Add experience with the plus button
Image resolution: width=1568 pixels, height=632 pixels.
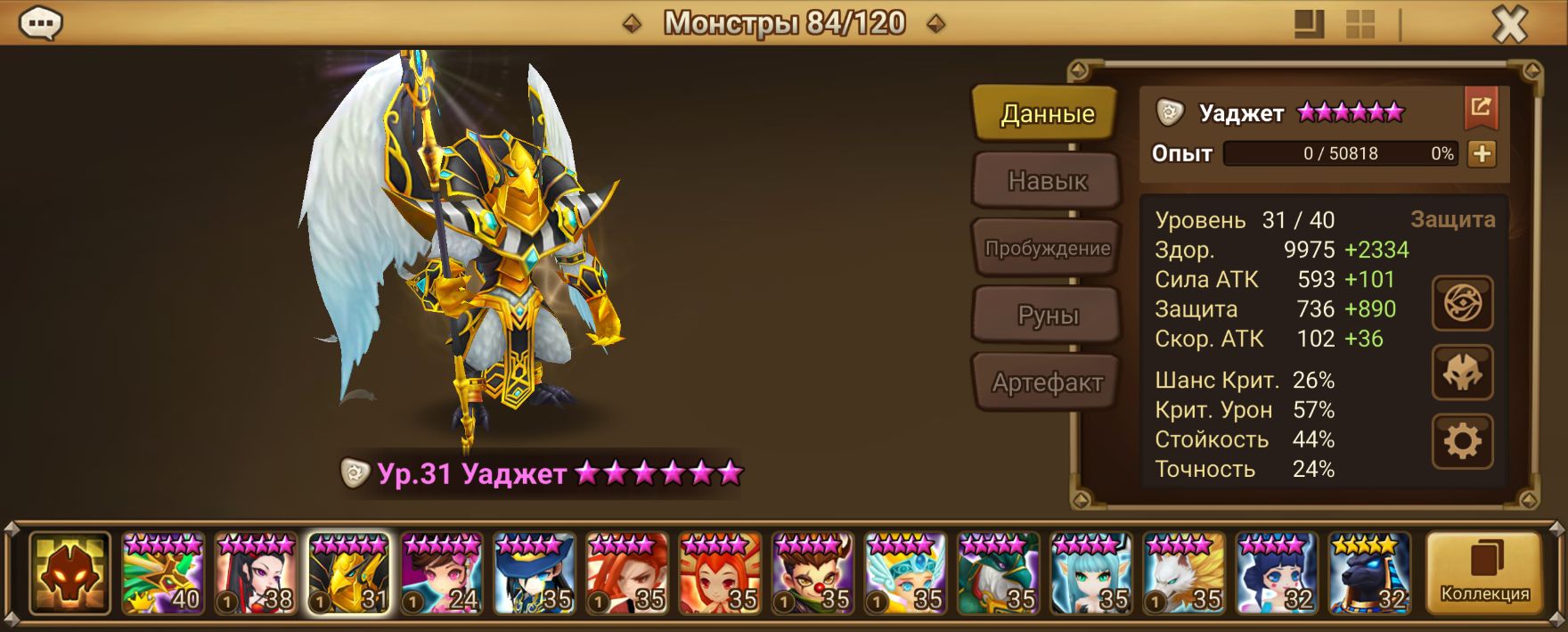click(x=1482, y=154)
